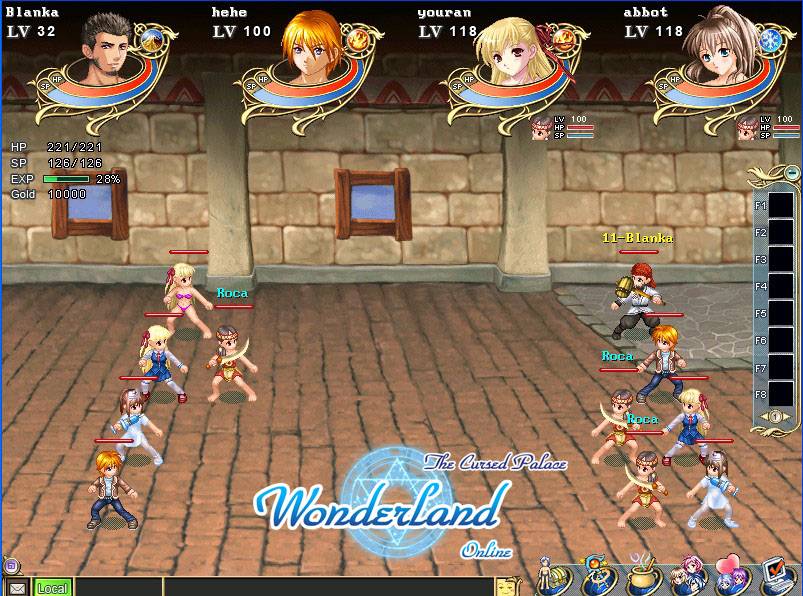Minimize the F-key hotbar panel

791,172
